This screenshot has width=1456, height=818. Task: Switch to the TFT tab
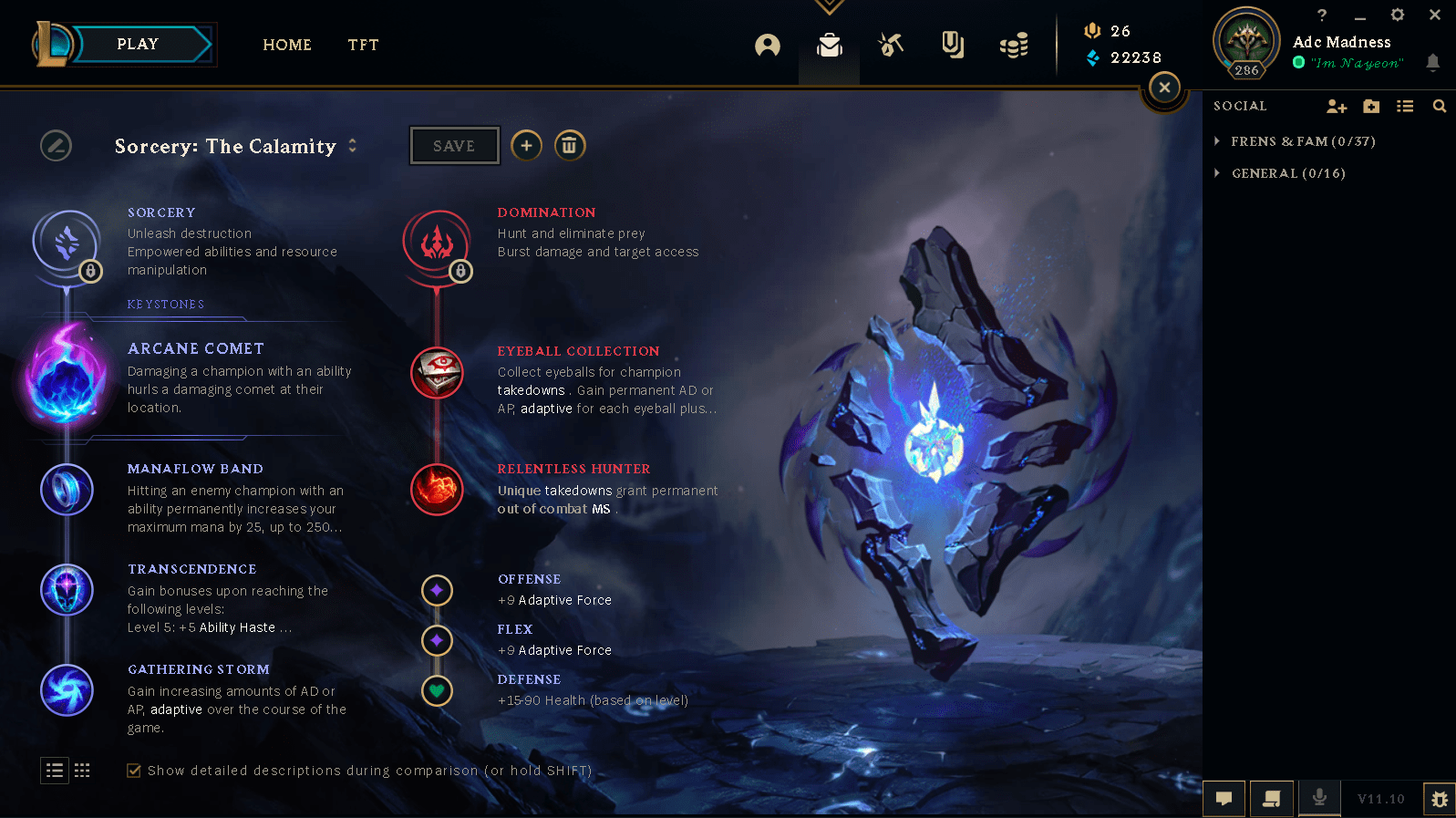pos(363,45)
